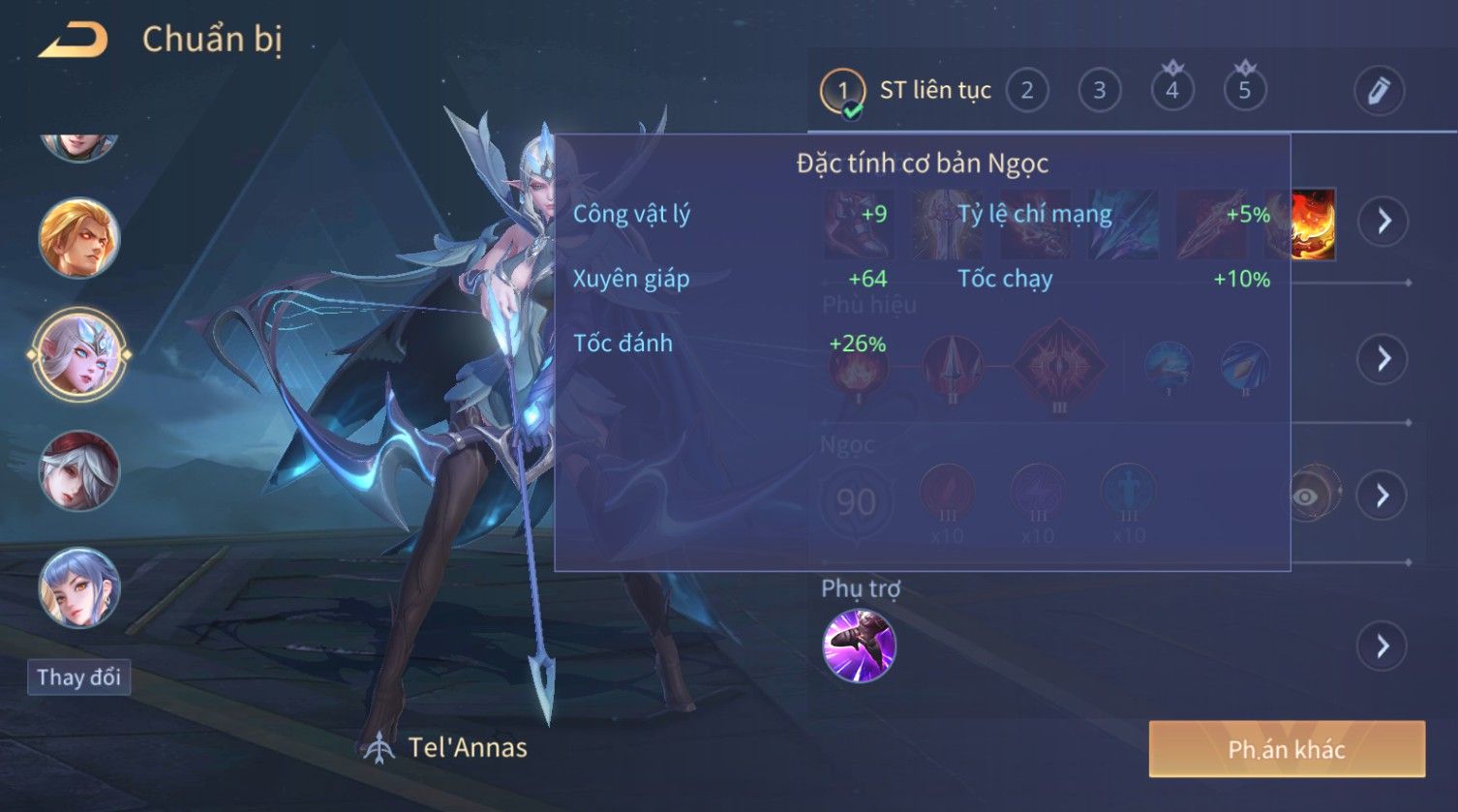
Task: Click the Thay đổi button
Action: pyautogui.click(x=78, y=677)
